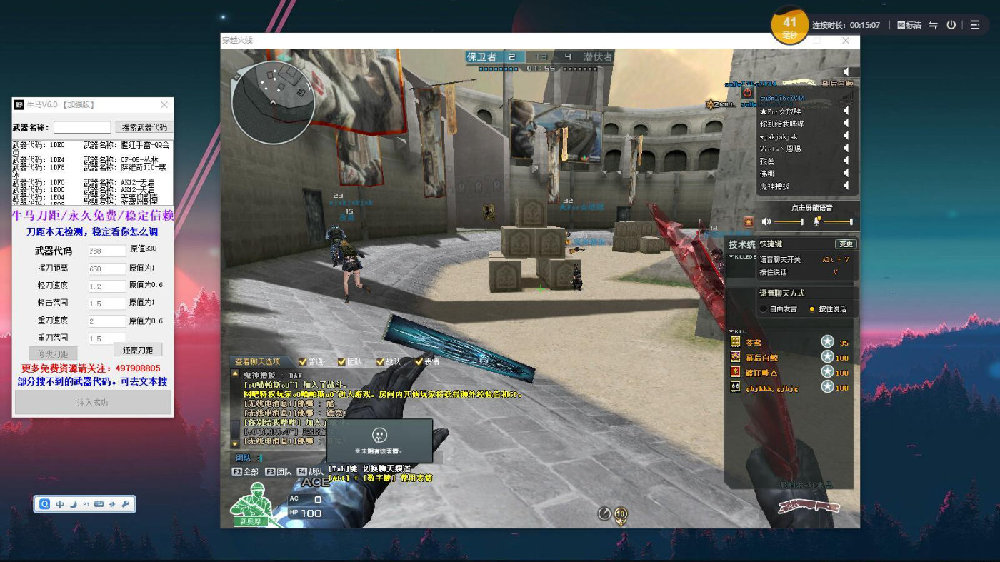Click the 还原刀距 restore button

(x=137, y=351)
